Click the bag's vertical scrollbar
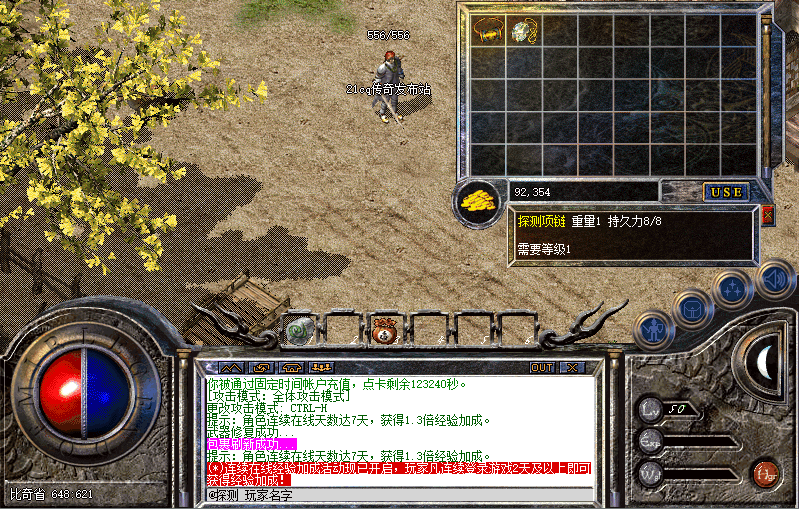Viewport: 799px width, 509px height. point(767,95)
